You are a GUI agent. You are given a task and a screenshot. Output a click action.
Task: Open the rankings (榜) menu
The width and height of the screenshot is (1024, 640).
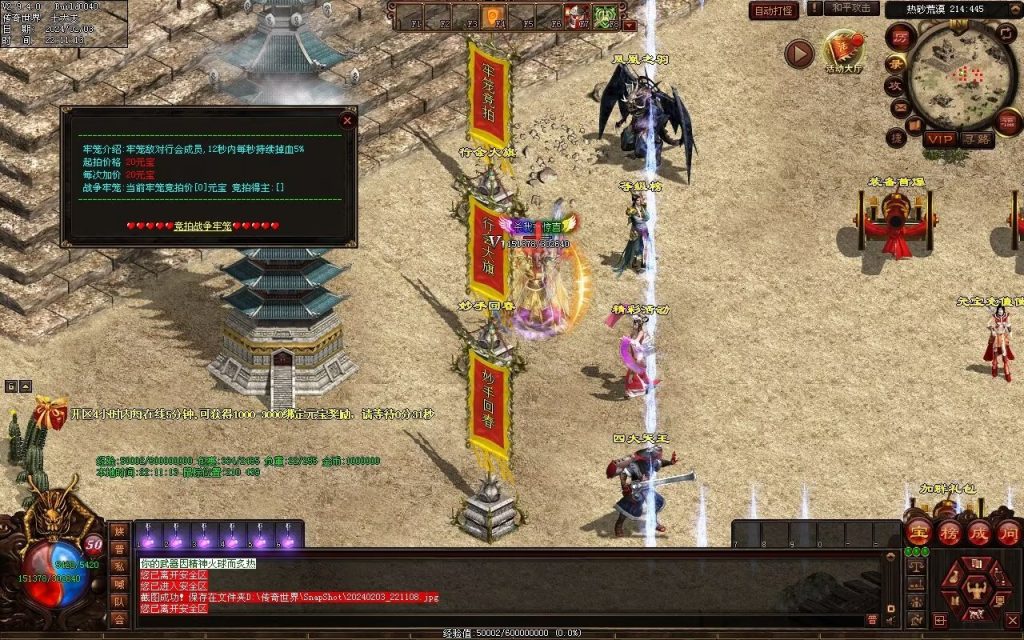point(948,531)
